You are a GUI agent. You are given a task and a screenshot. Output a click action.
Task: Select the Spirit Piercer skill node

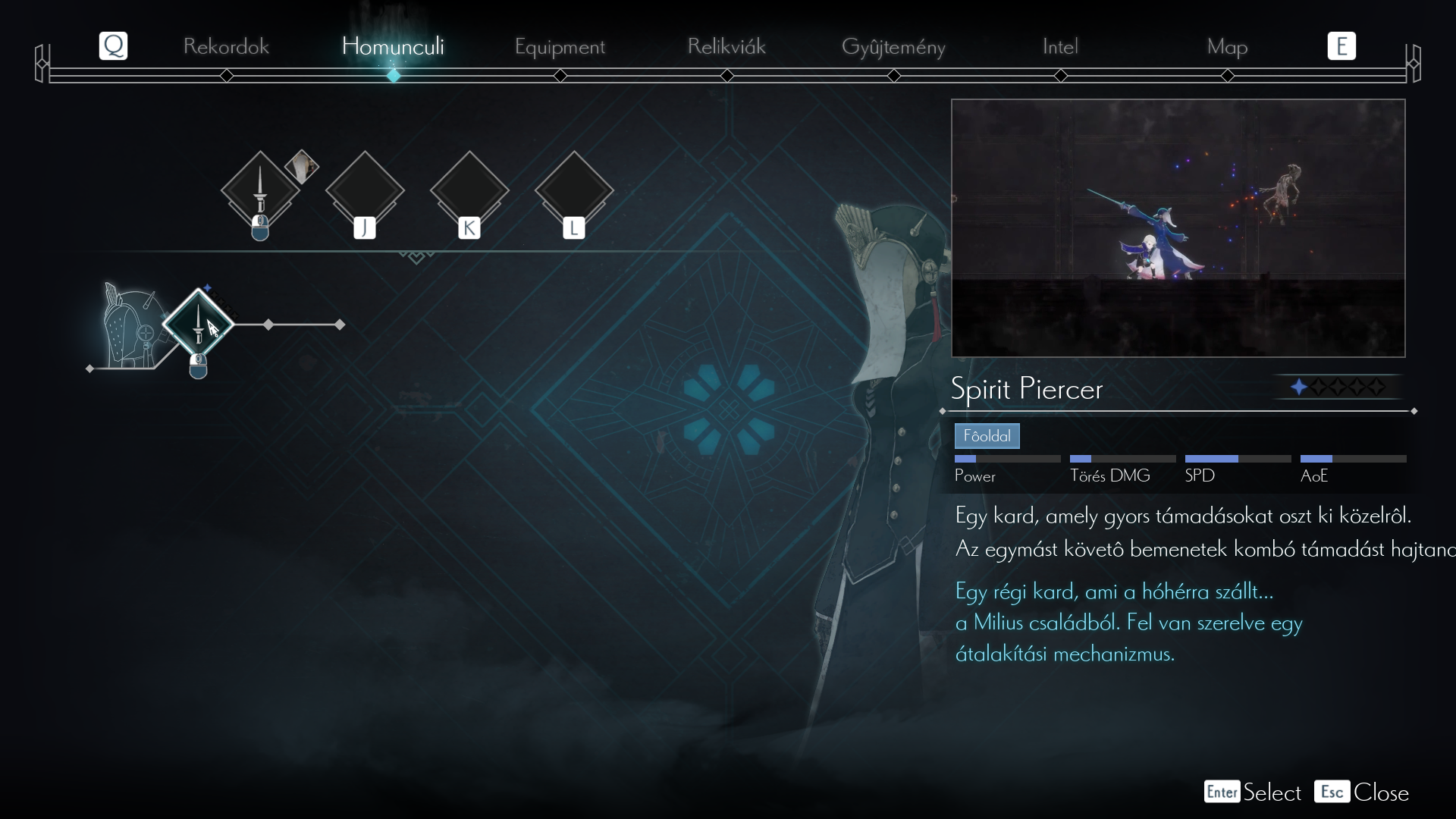point(198,324)
